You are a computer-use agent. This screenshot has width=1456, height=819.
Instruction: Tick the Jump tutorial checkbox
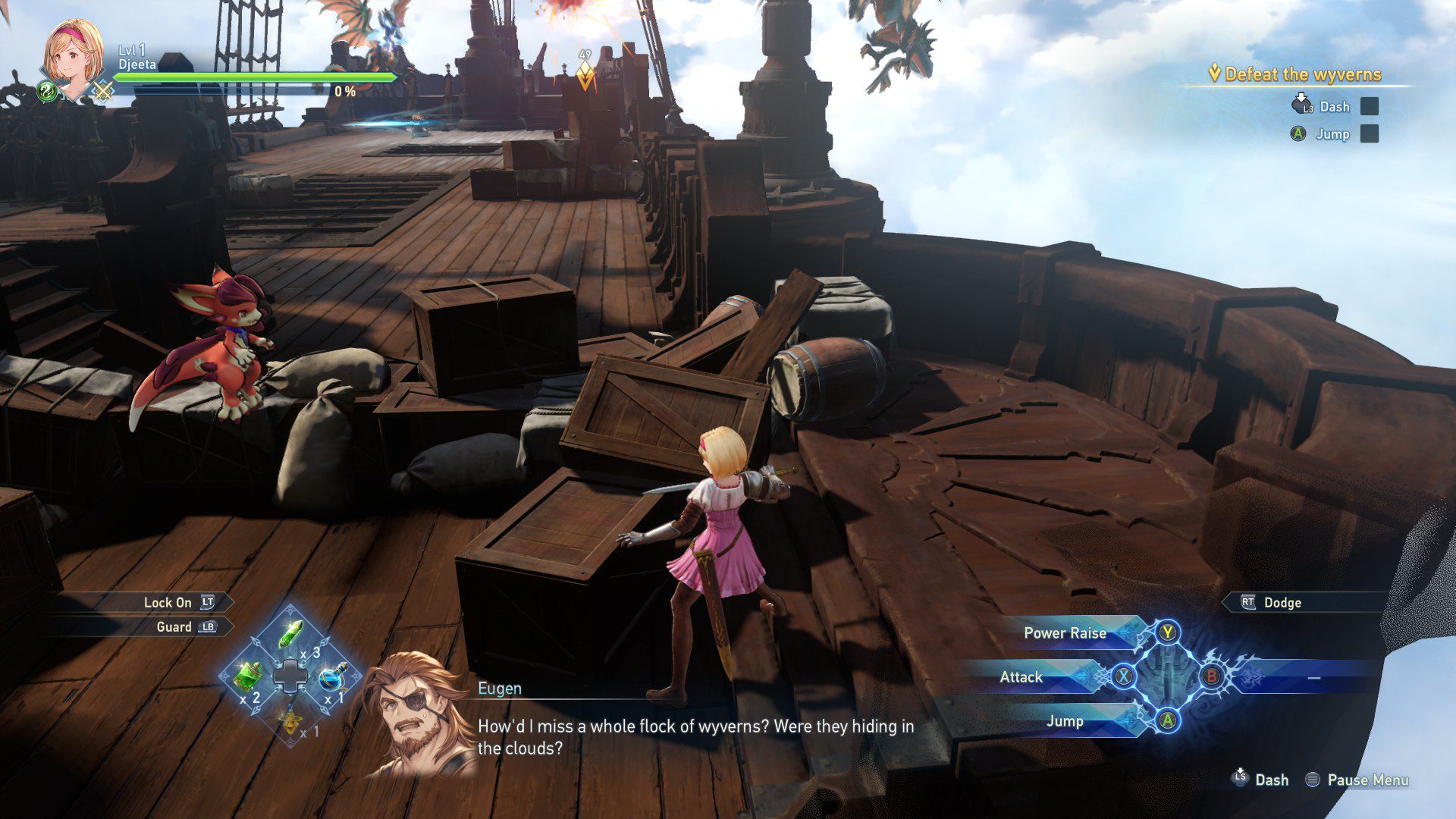click(x=1369, y=134)
